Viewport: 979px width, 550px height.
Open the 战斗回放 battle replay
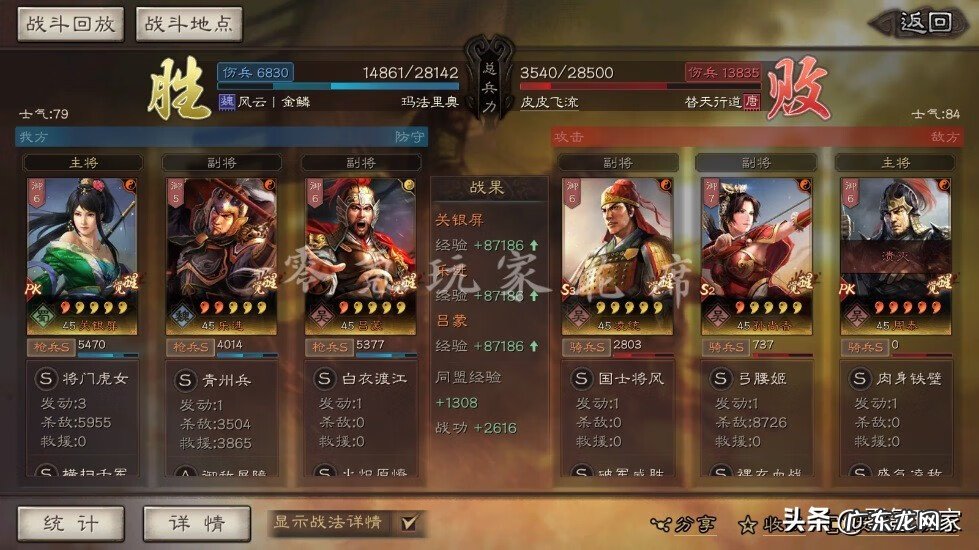[69, 24]
